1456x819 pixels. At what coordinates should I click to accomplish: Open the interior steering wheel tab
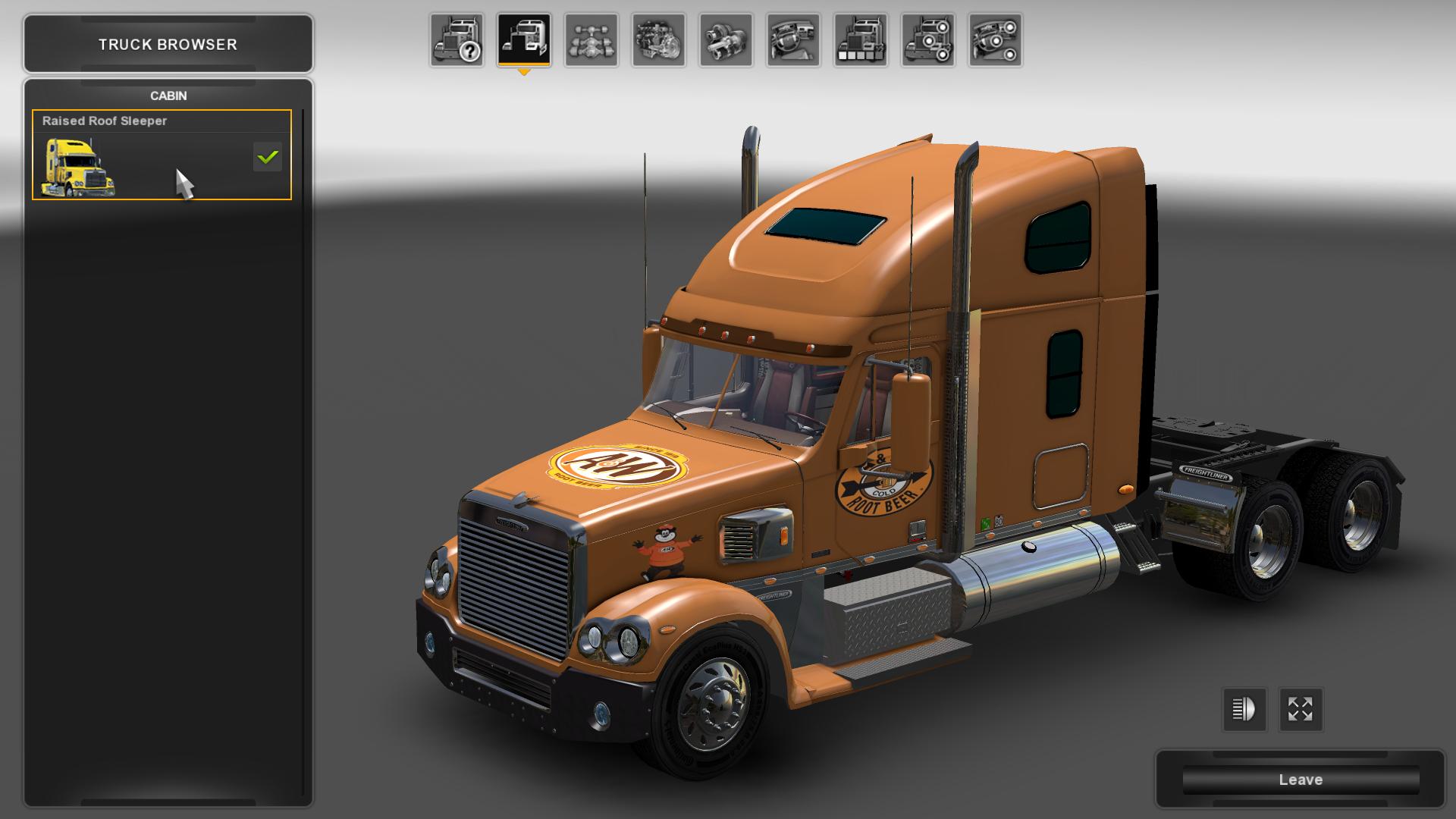793,40
